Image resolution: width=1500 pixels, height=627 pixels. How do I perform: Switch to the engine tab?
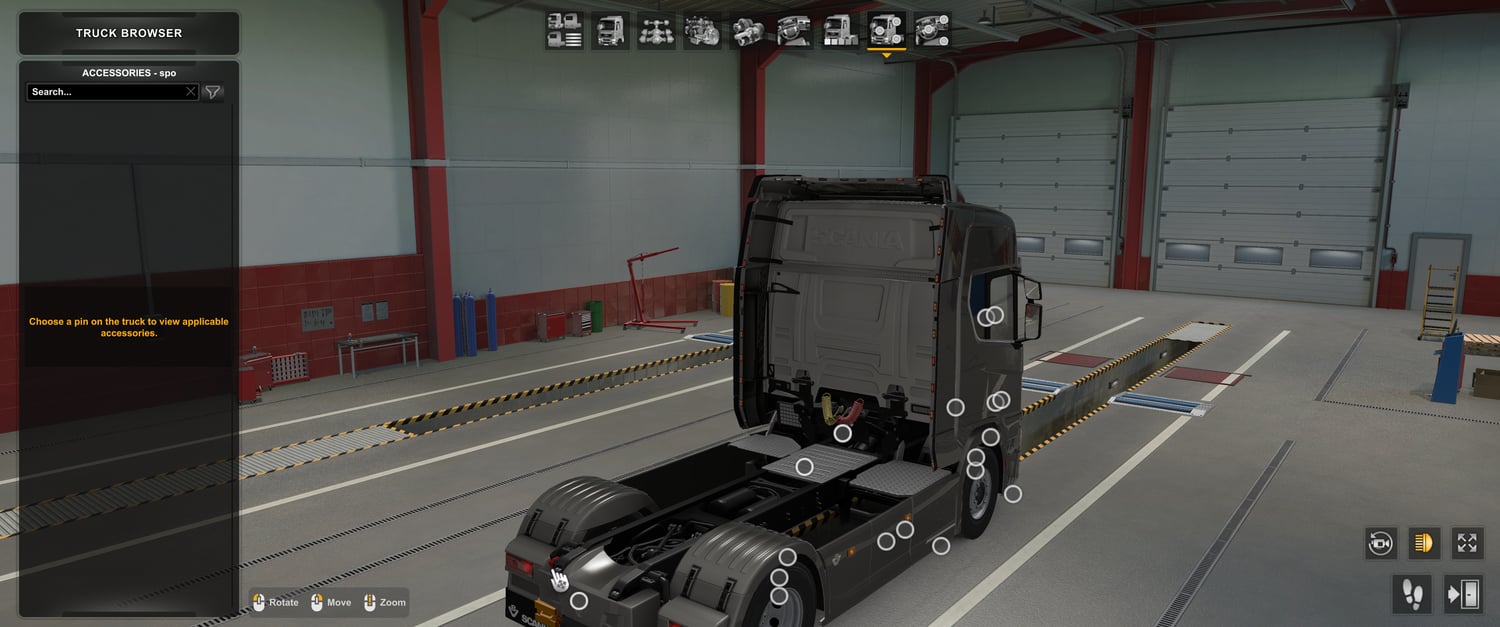[702, 30]
